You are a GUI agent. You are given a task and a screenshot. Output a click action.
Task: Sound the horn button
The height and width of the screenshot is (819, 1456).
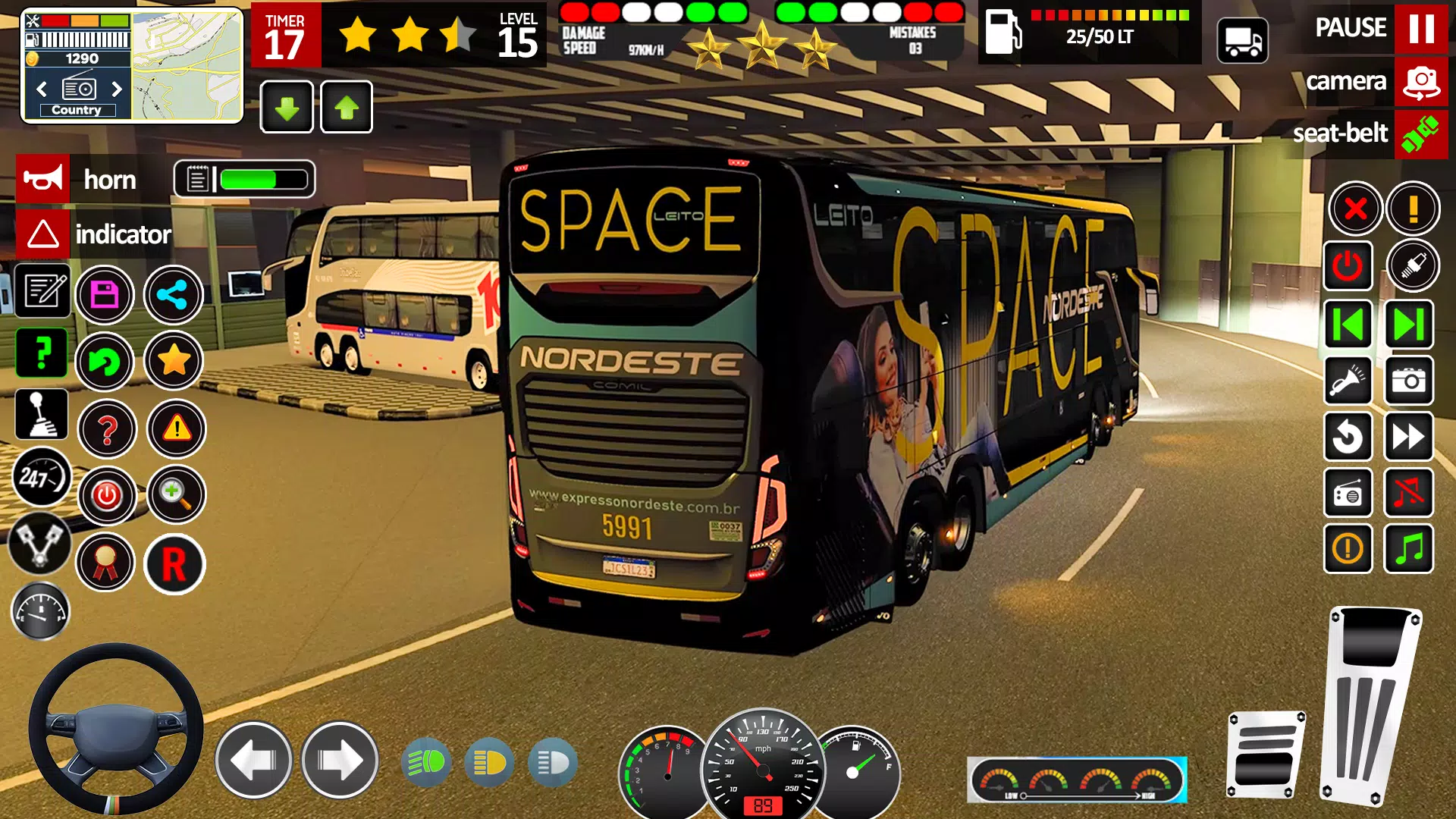point(43,180)
